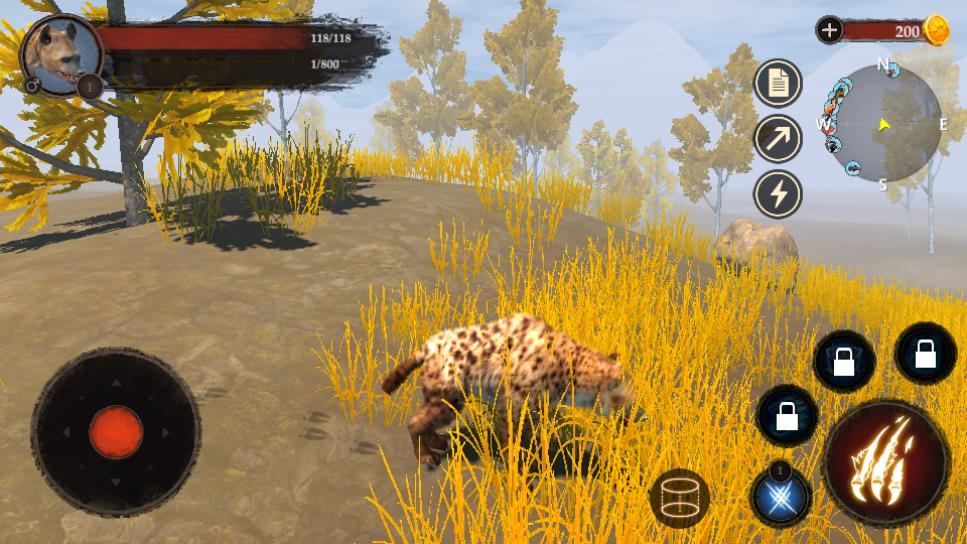Add coins with the plus button

(x=829, y=30)
